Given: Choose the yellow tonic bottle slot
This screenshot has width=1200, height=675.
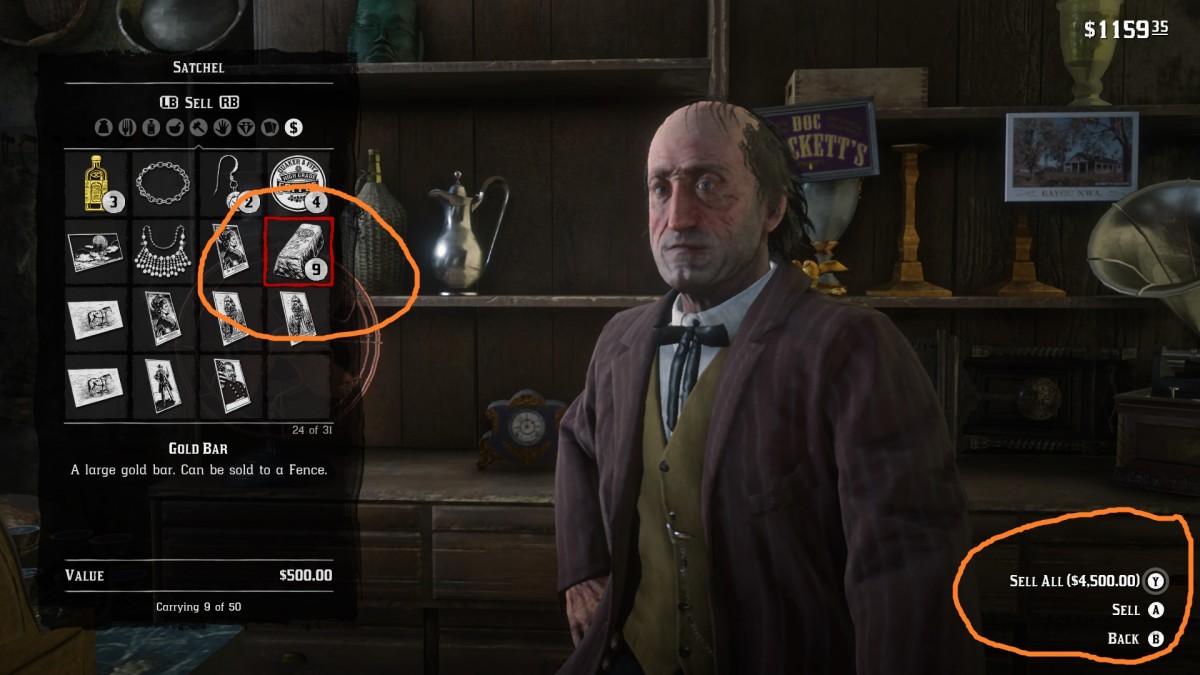Looking at the screenshot, I should click(x=97, y=183).
